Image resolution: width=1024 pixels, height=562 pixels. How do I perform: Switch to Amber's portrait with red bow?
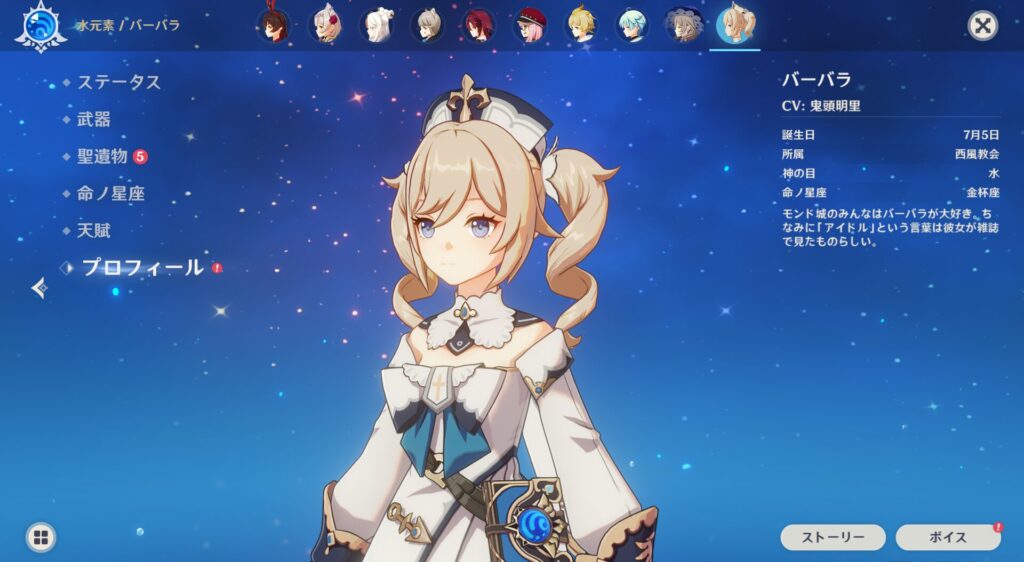pos(272,25)
